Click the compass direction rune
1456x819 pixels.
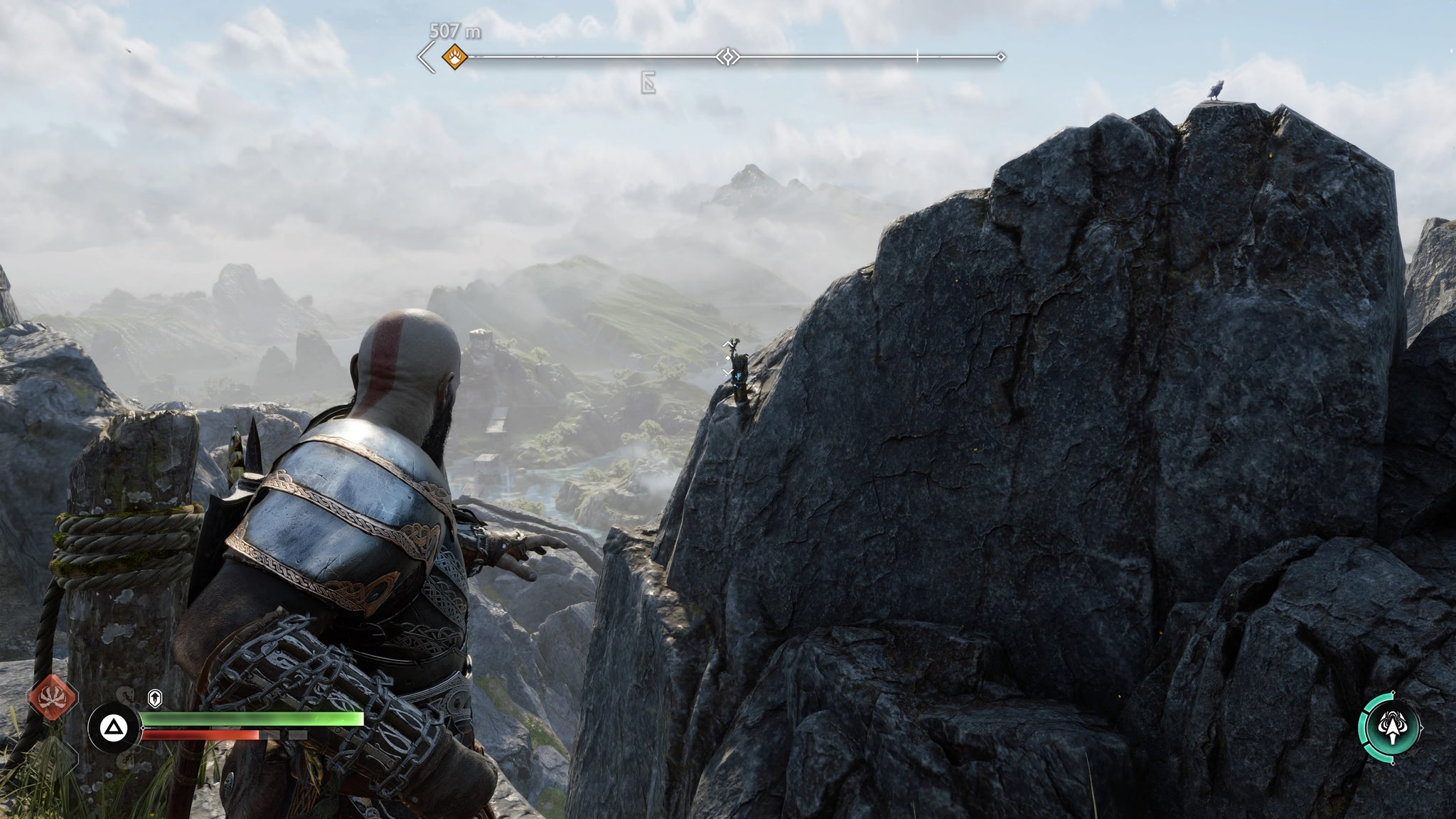(648, 84)
